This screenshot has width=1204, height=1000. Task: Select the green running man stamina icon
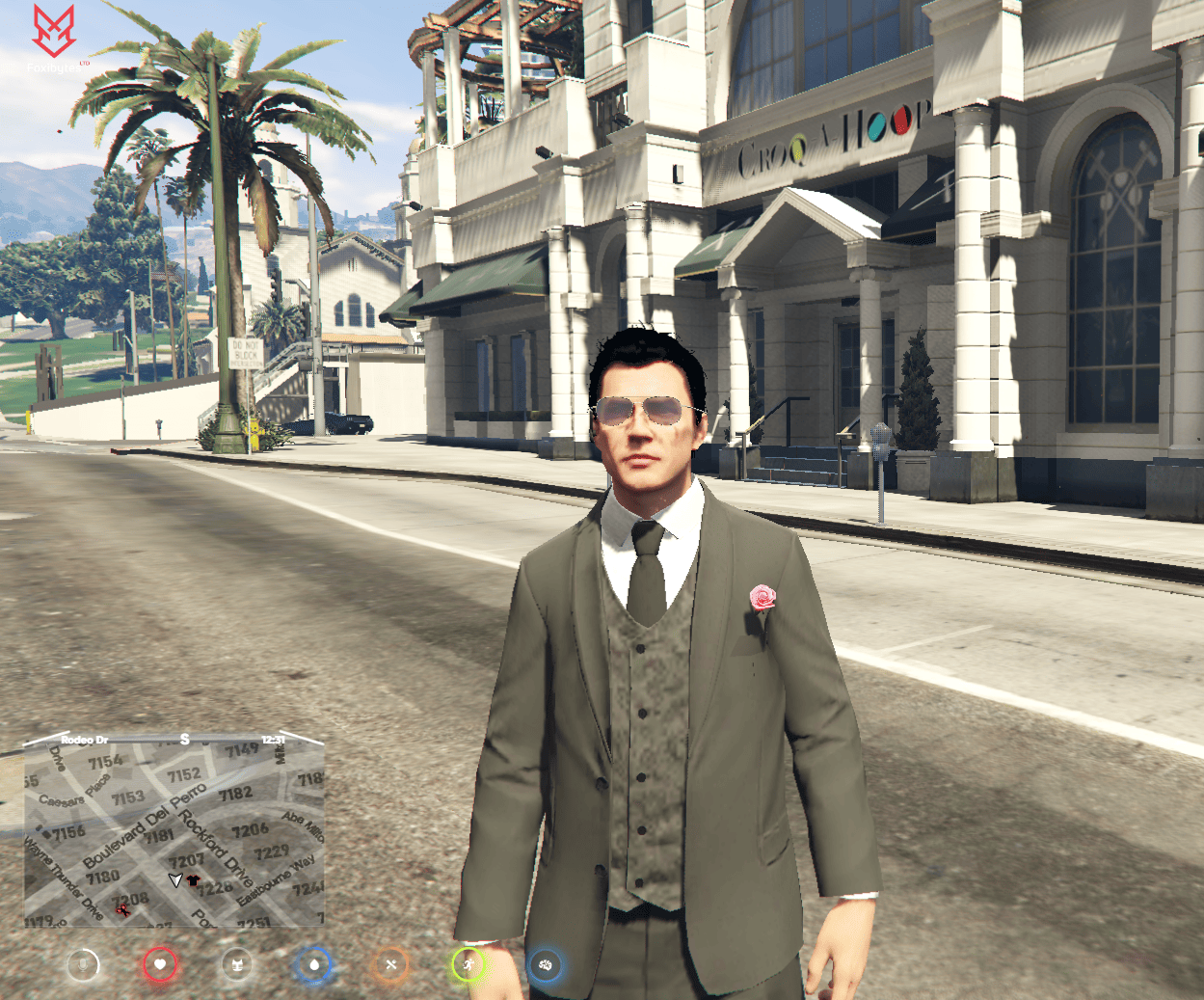(x=468, y=963)
